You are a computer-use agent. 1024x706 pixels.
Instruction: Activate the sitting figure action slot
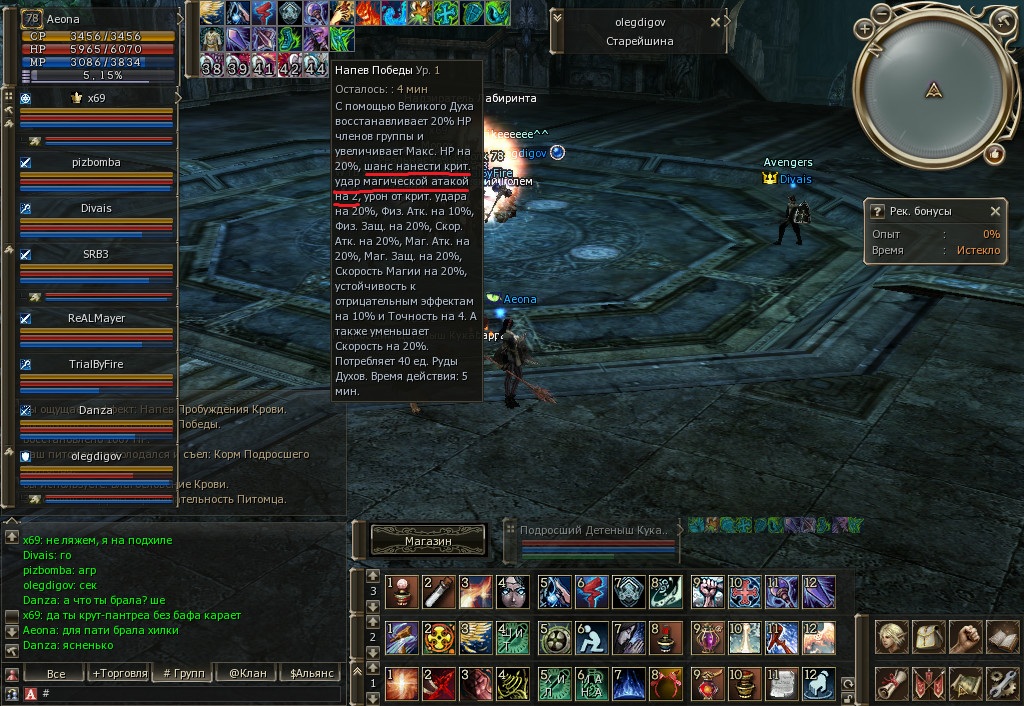click(x=590, y=637)
